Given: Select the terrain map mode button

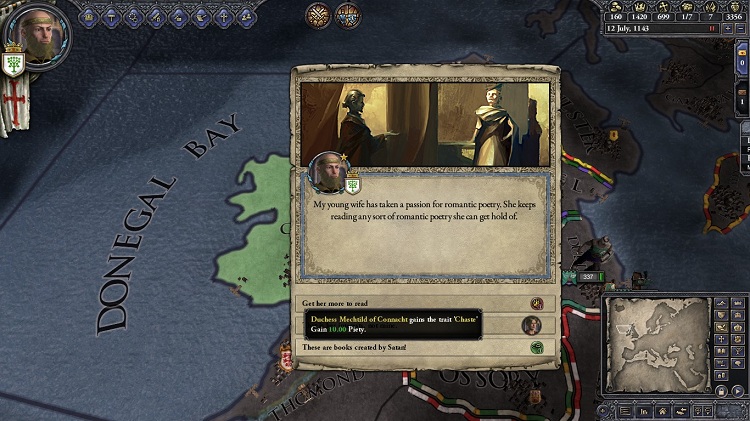Looking at the screenshot, I should pyautogui.click(x=719, y=304).
